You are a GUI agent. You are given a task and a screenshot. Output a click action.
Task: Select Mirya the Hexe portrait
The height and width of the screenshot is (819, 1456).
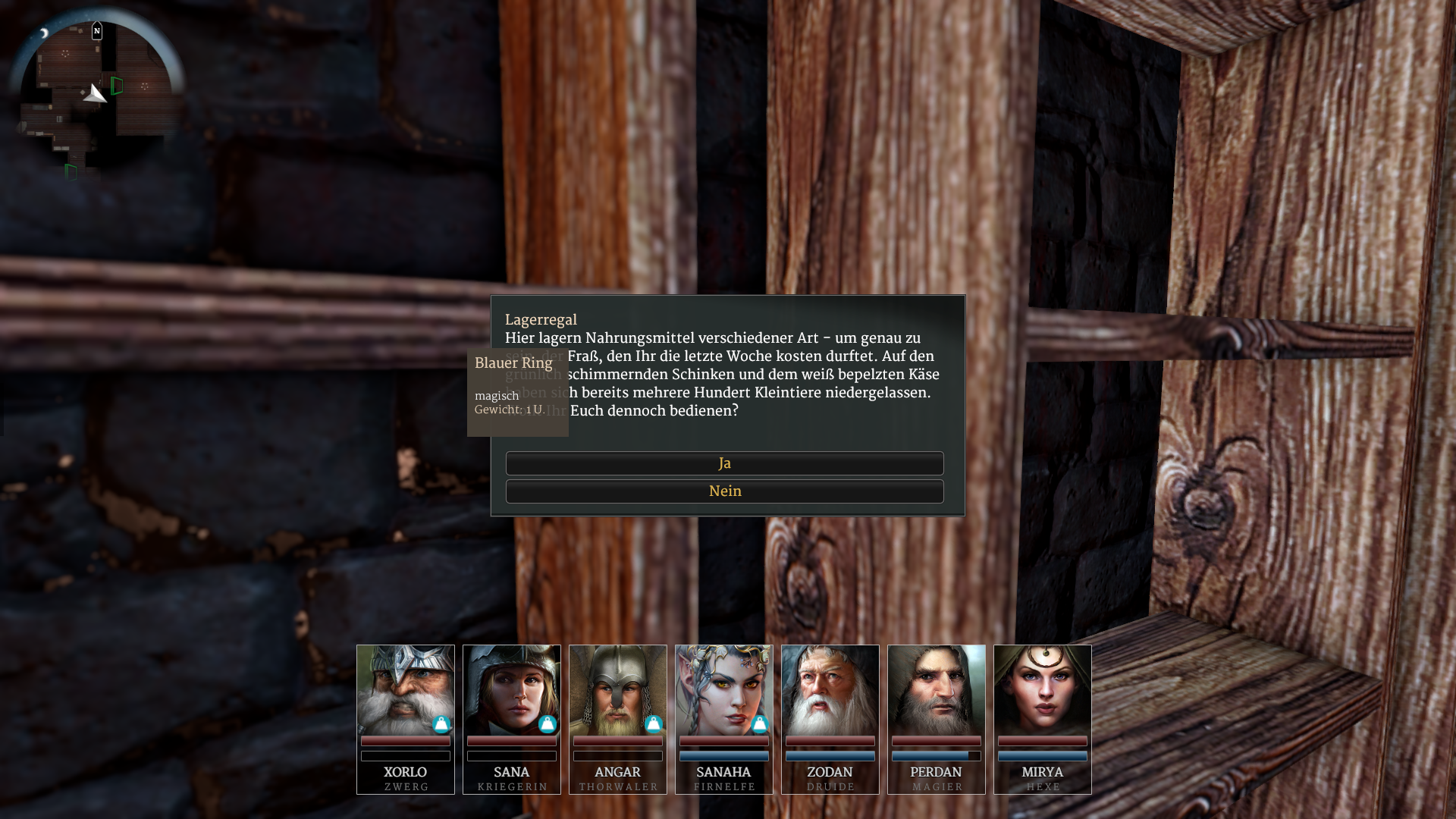[1043, 690]
